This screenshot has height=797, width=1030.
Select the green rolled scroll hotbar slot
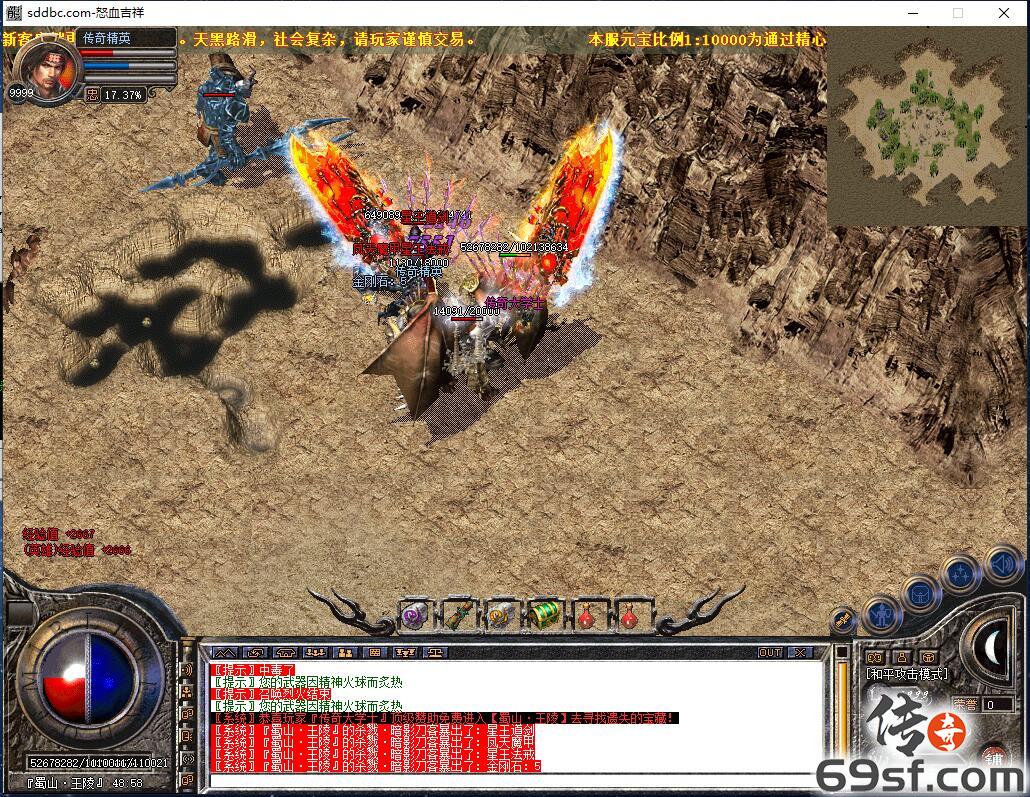point(458,614)
